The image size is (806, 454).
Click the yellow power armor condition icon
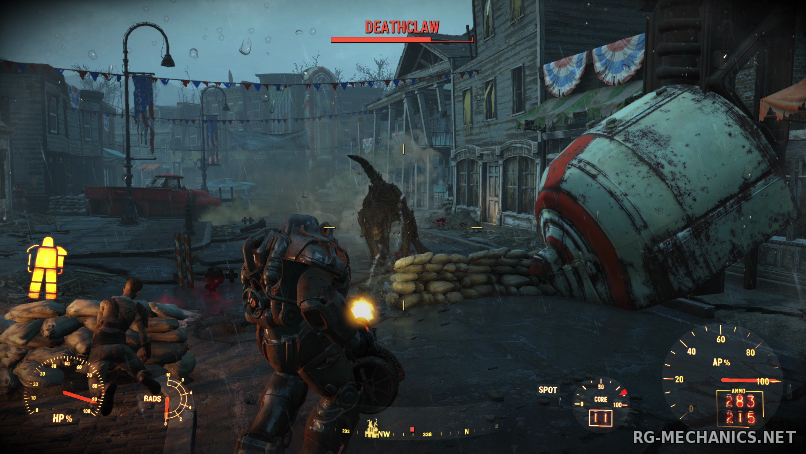tap(46, 267)
